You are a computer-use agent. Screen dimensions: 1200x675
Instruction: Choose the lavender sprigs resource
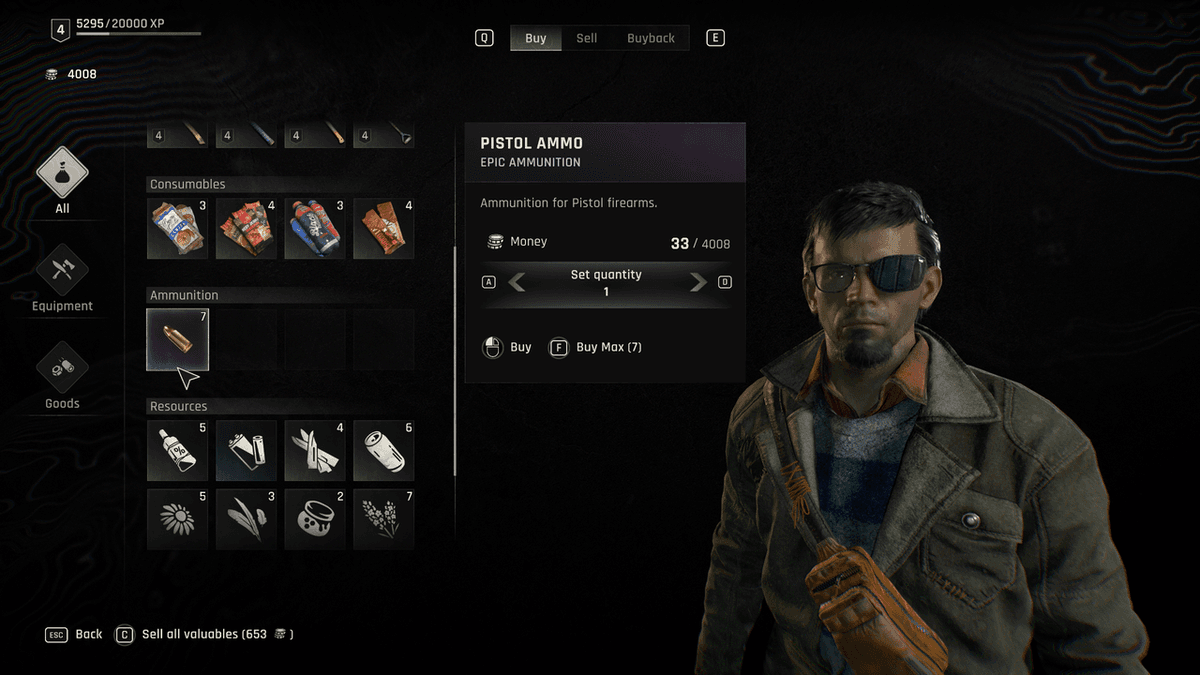pos(384,519)
